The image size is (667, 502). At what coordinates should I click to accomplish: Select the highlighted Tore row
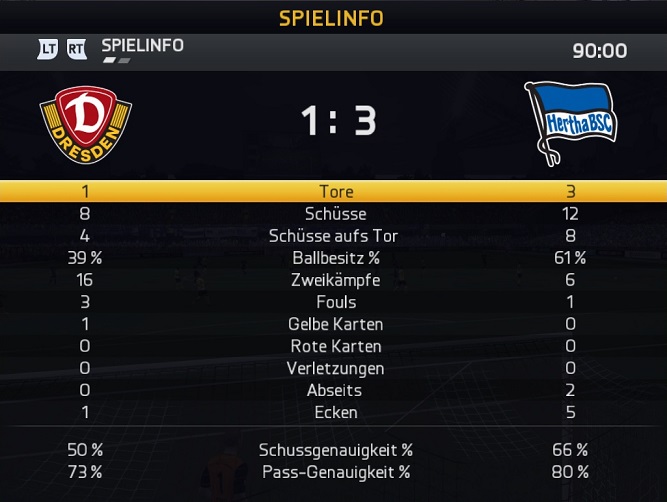point(335,191)
